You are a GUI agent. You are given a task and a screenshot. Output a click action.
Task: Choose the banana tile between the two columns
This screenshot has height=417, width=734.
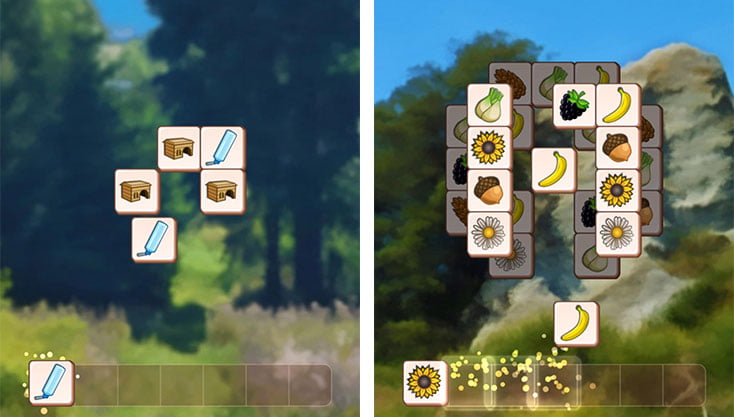(x=553, y=170)
